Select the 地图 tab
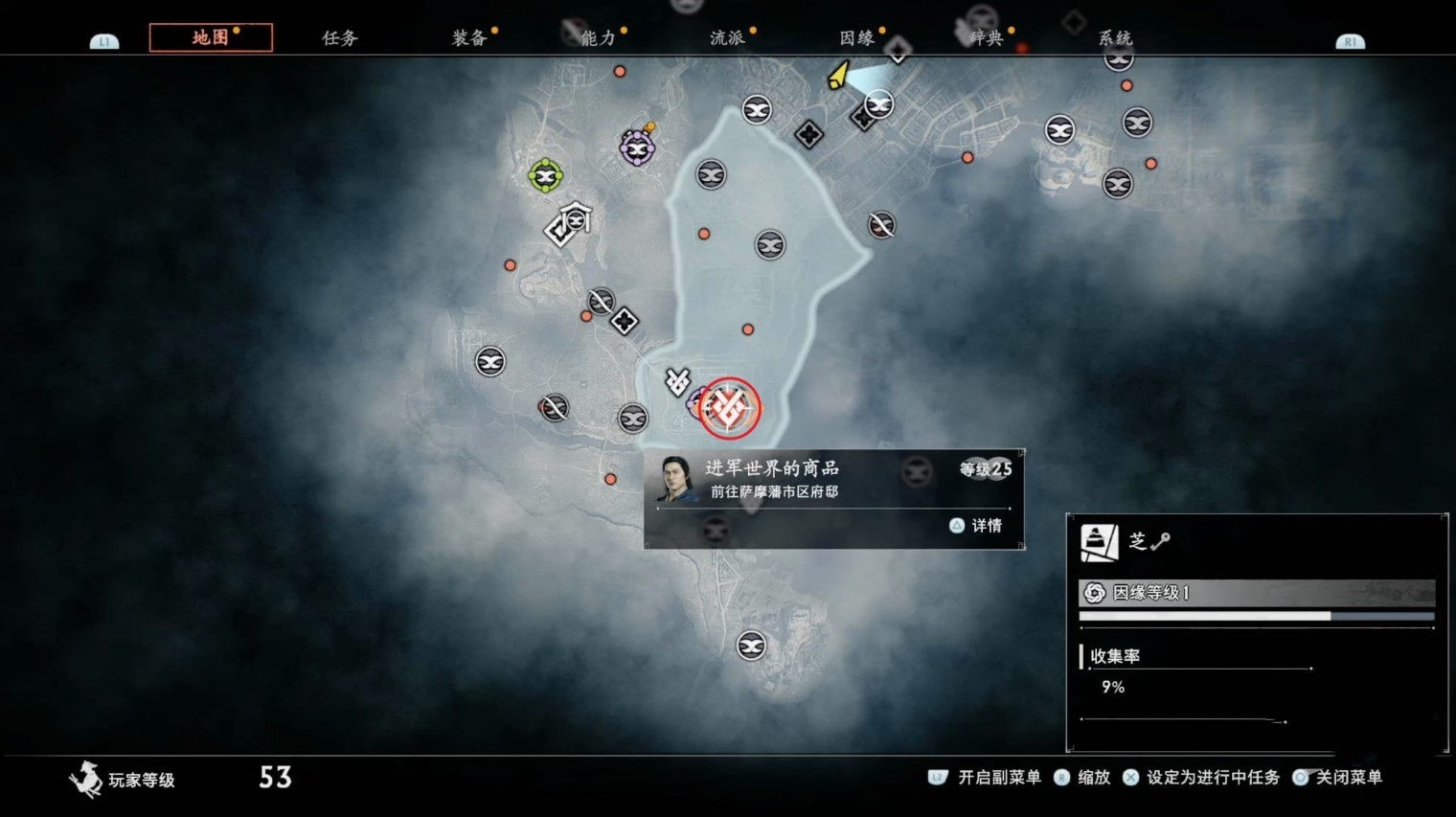Image resolution: width=1456 pixels, height=817 pixels. click(x=211, y=37)
